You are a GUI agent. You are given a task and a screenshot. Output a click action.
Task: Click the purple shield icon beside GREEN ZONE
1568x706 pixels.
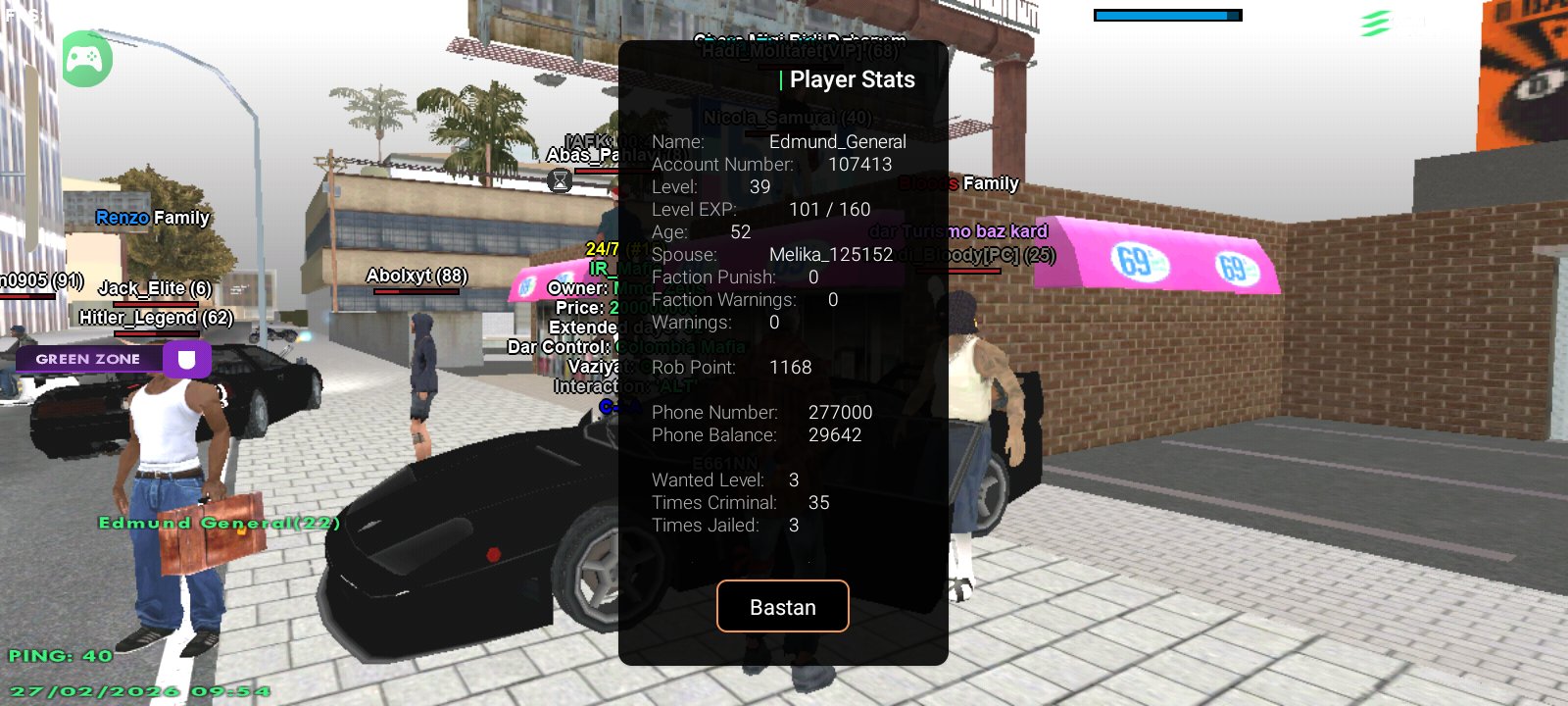pyautogui.click(x=189, y=359)
